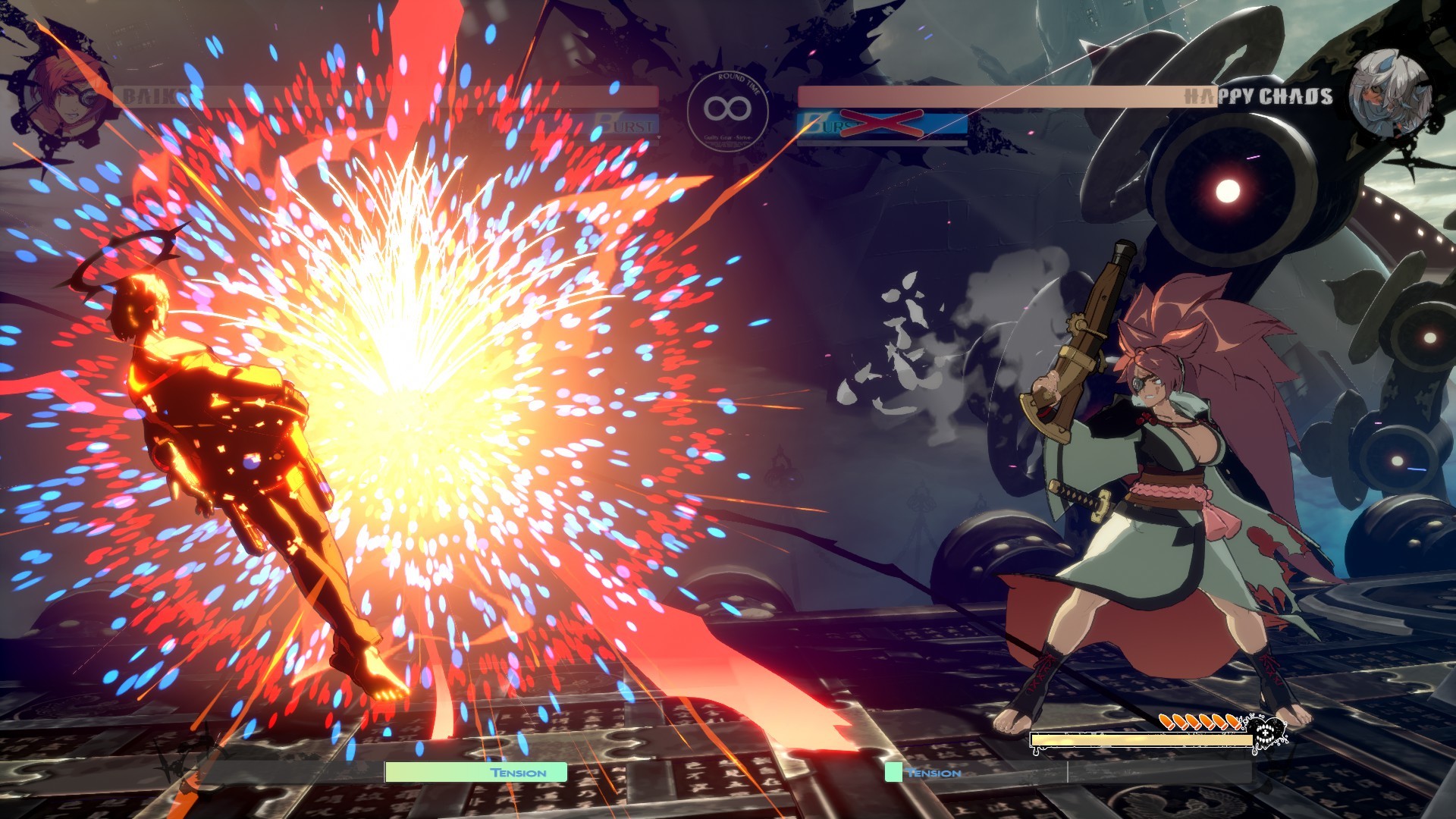Image resolution: width=1456 pixels, height=819 pixels.
Task: Click the black heart Concentration gauge icon
Action: pos(1265,733)
